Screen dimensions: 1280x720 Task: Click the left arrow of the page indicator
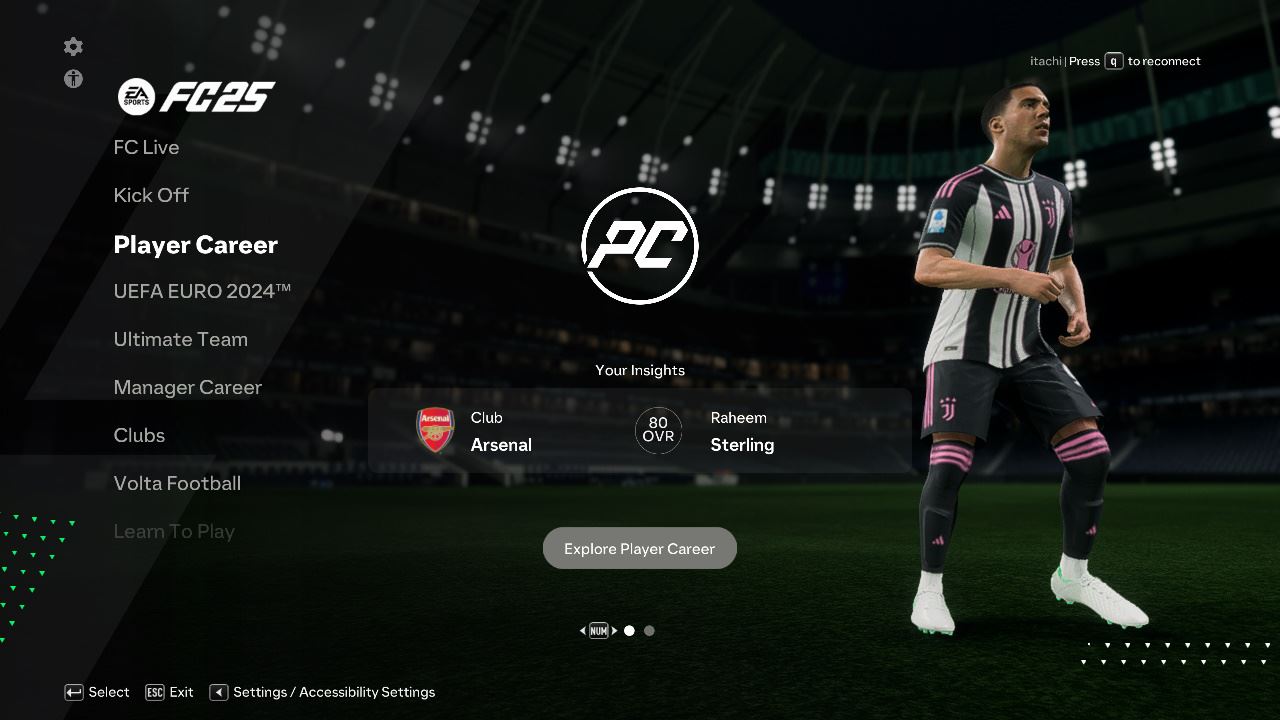coord(583,631)
